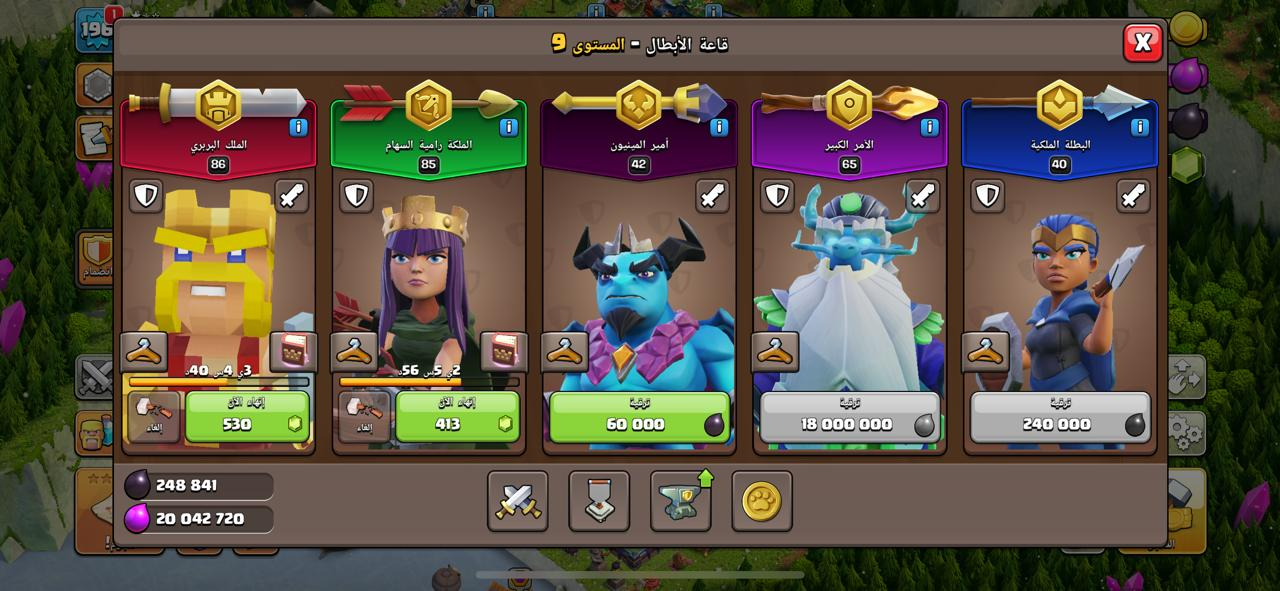Screen dimensions: 1280x591
Task: Show info for the Barbarian King
Action: click(298, 127)
